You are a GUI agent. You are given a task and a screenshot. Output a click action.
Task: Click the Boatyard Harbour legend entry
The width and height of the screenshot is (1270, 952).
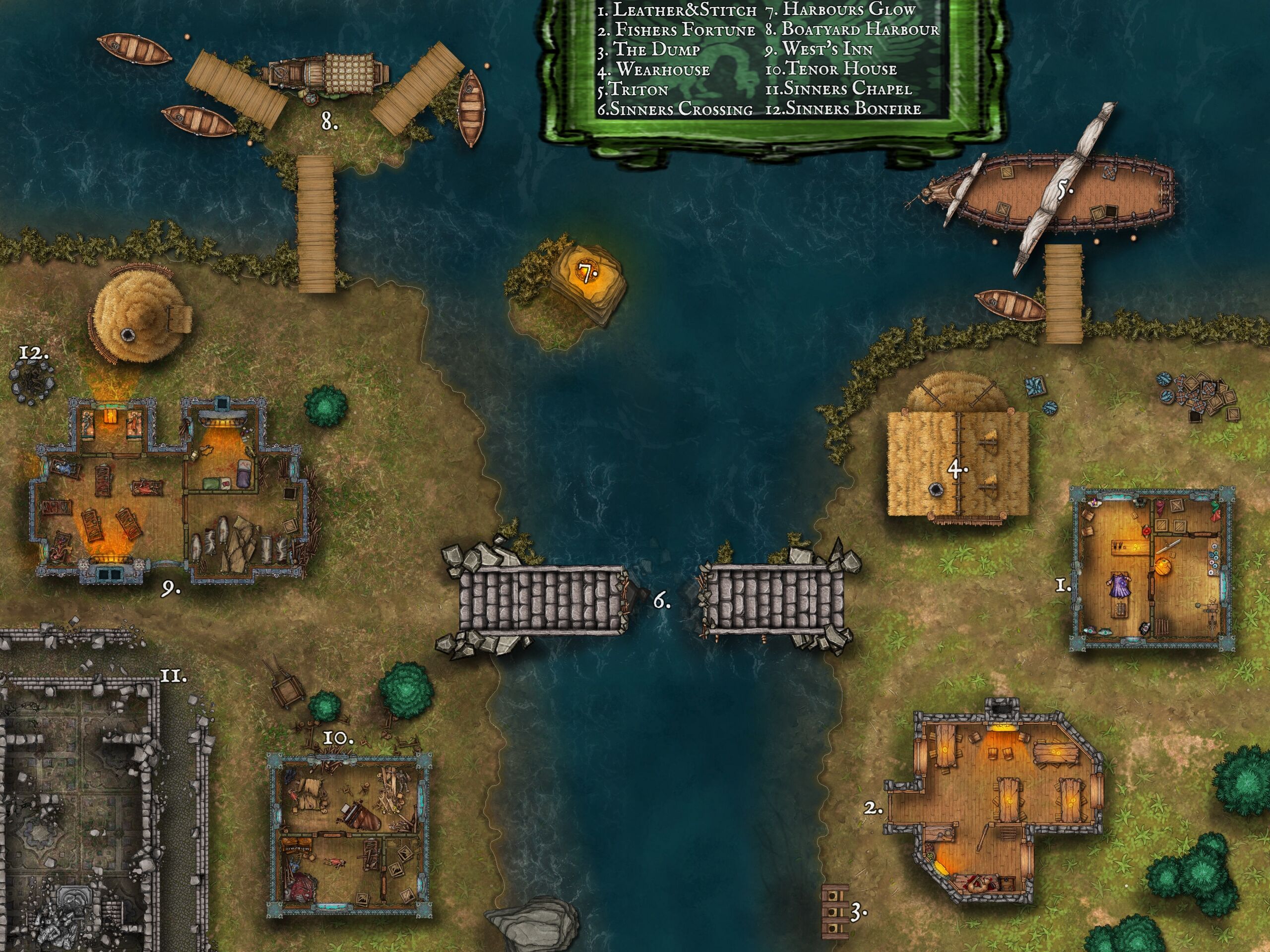click(x=852, y=29)
